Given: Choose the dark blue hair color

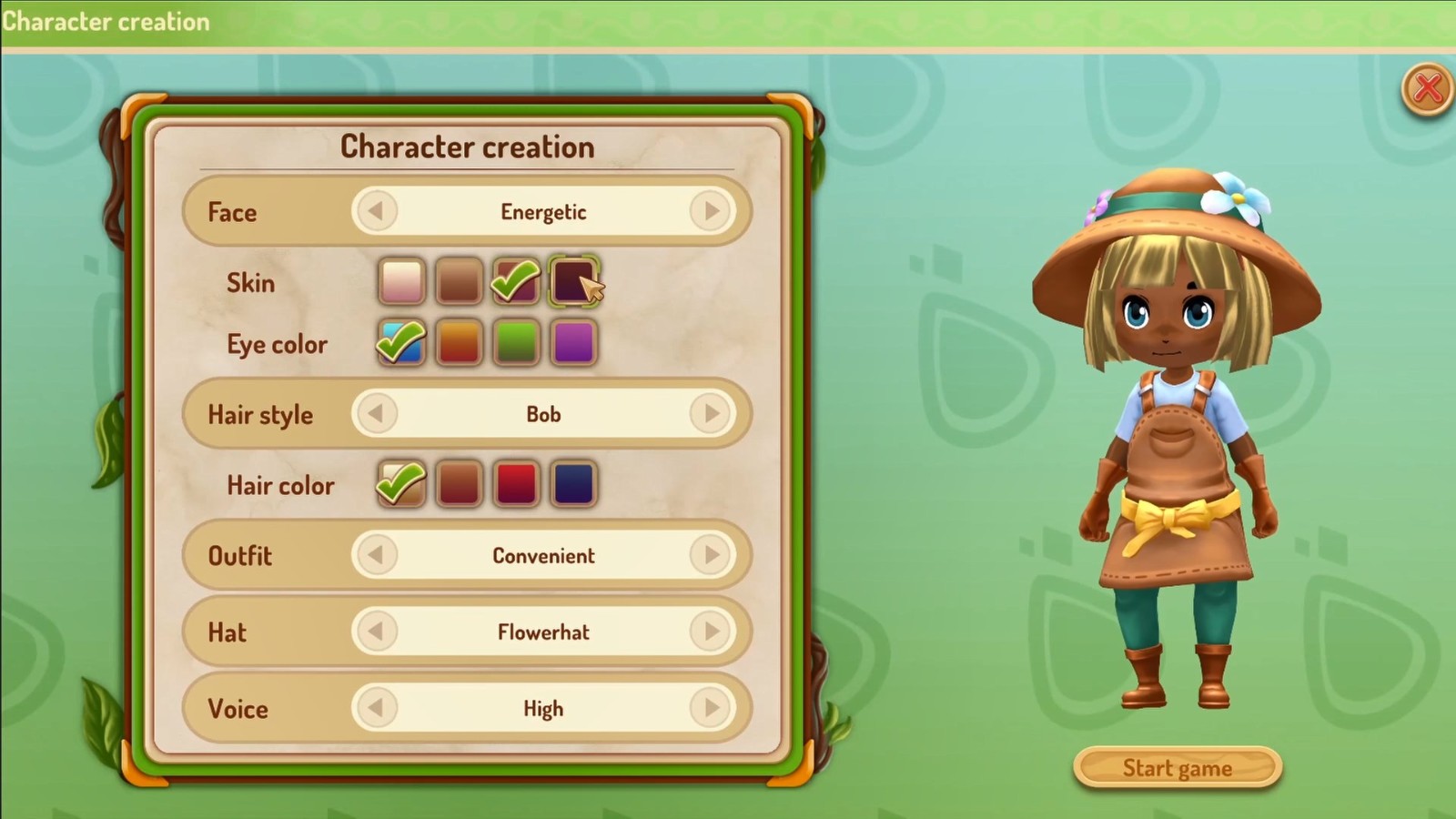Looking at the screenshot, I should tap(573, 483).
